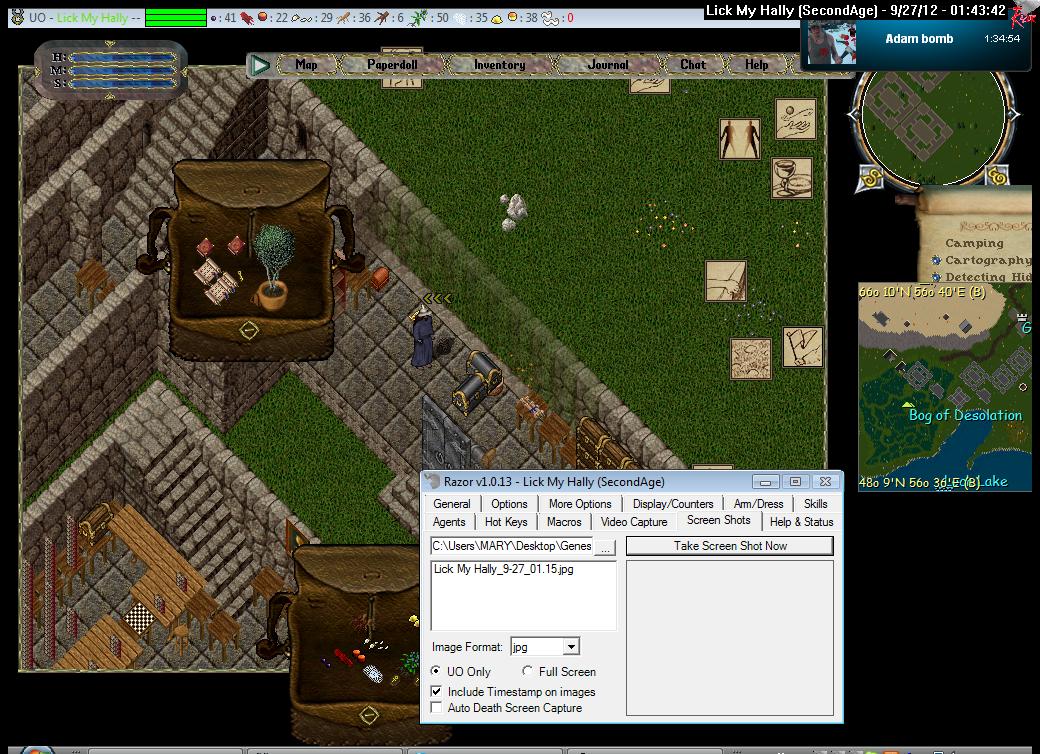The width and height of the screenshot is (1040, 754).
Task: Open the Journal menu button
Action: tap(608, 65)
